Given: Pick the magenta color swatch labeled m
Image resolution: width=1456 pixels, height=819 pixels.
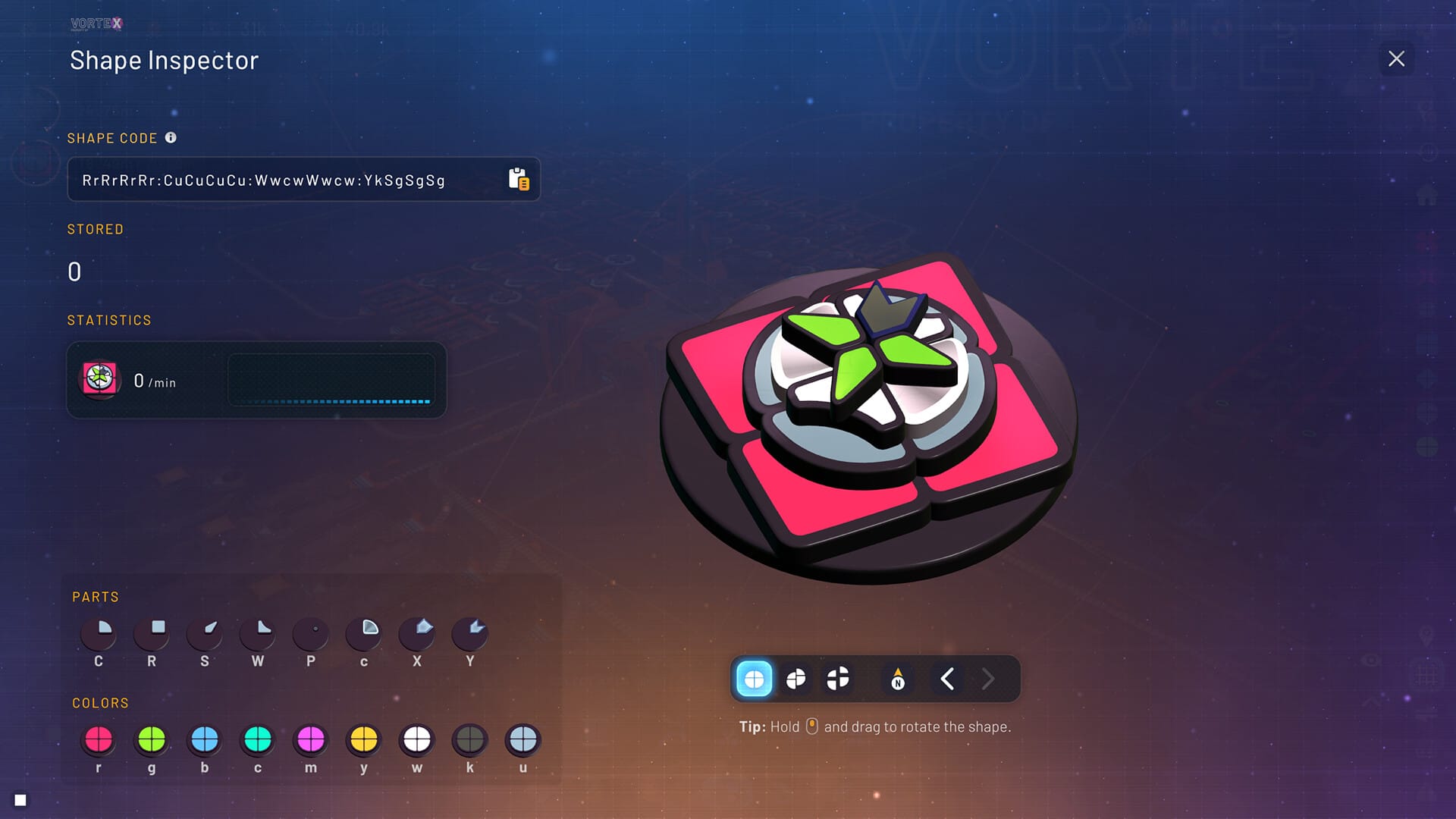Looking at the screenshot, I should click(x=311, y=739).
